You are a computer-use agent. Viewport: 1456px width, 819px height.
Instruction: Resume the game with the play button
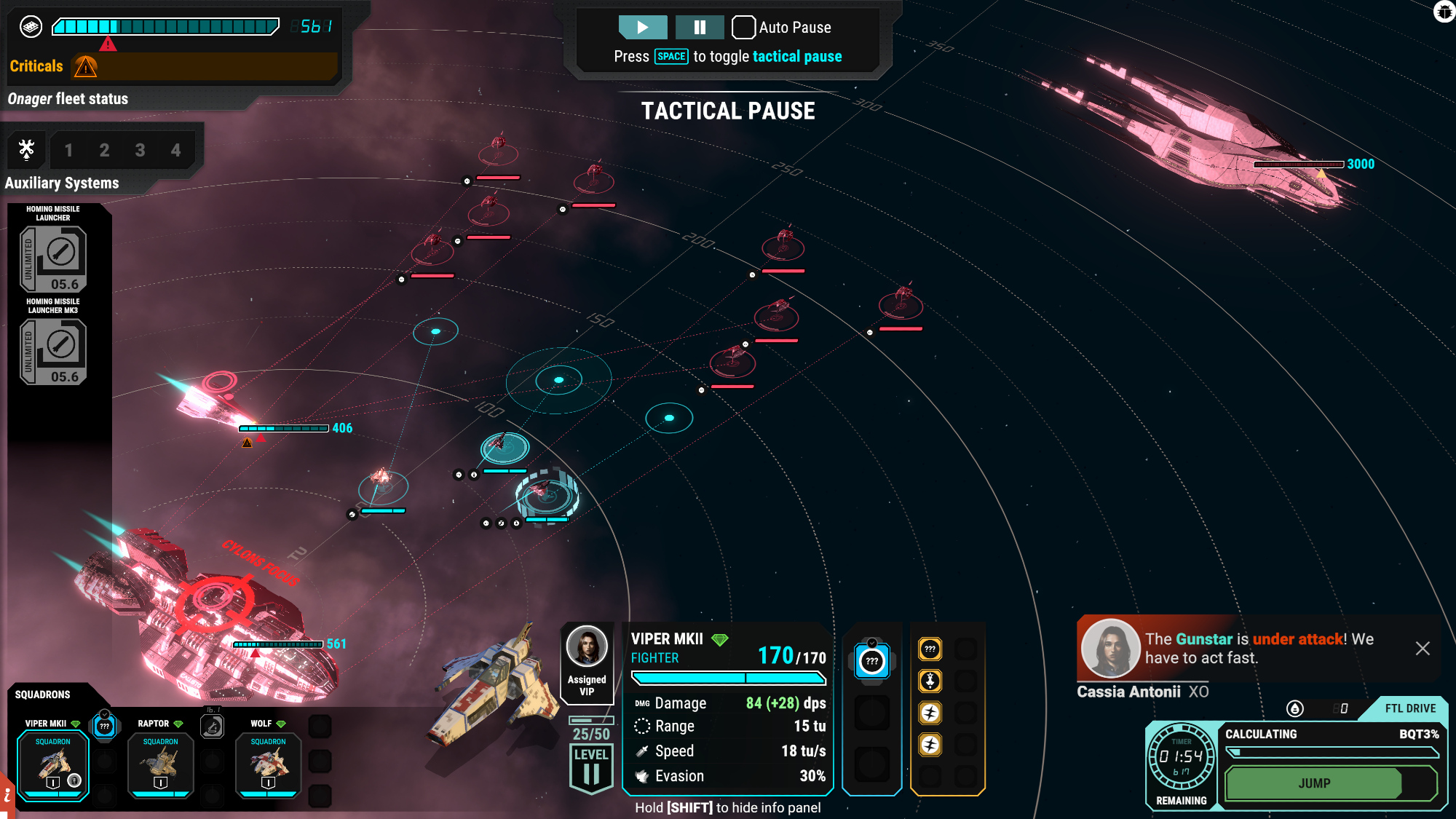pyautogui.click(x=642, y=28)
